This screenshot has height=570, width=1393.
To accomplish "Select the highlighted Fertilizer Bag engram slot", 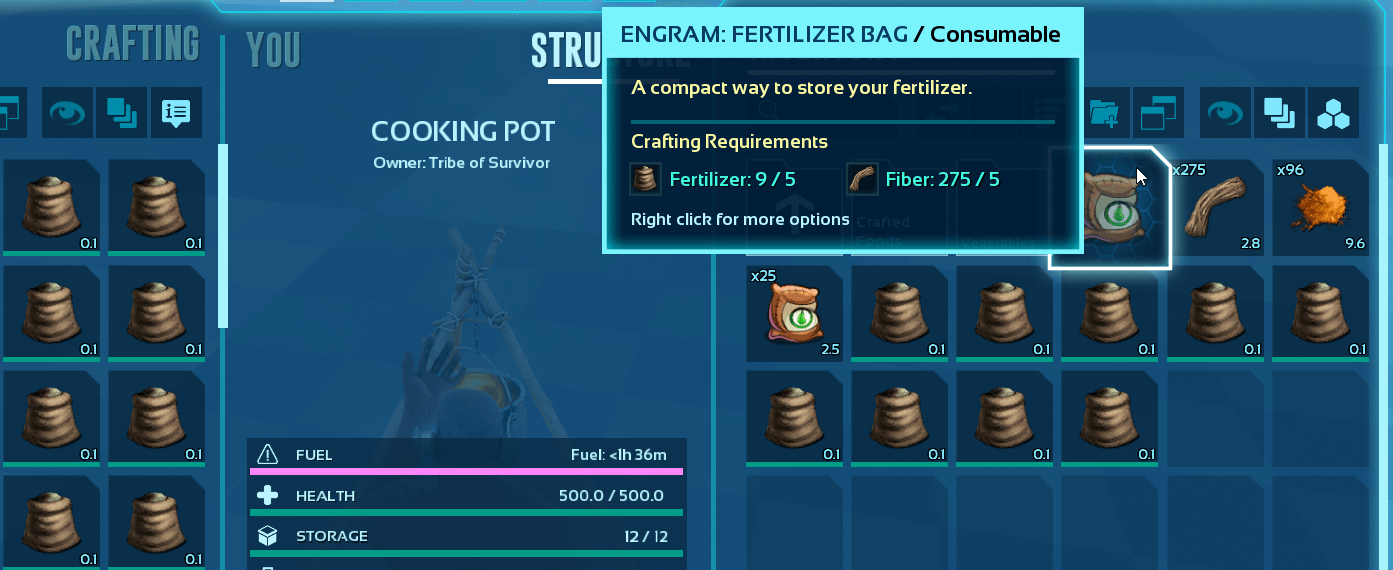I will coord(1109,208).
